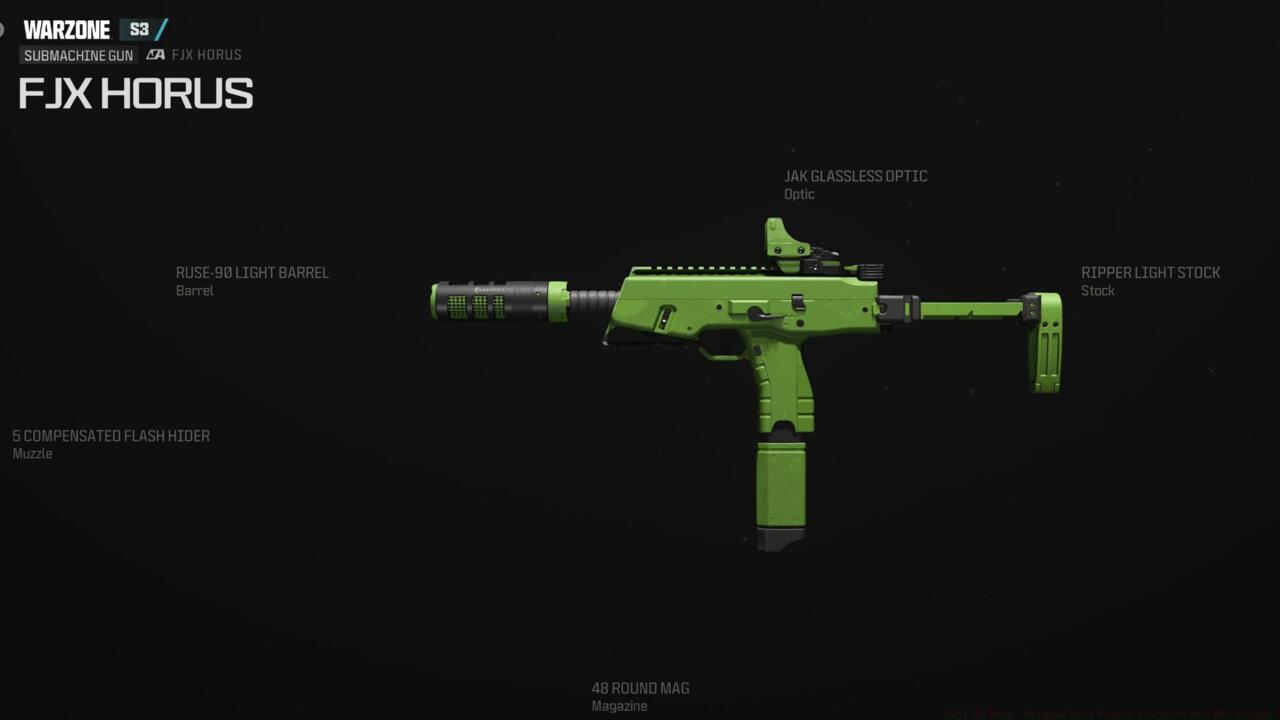
Task: Select the JAK GLASSLESS OPTIC text label
Action: 856,176
